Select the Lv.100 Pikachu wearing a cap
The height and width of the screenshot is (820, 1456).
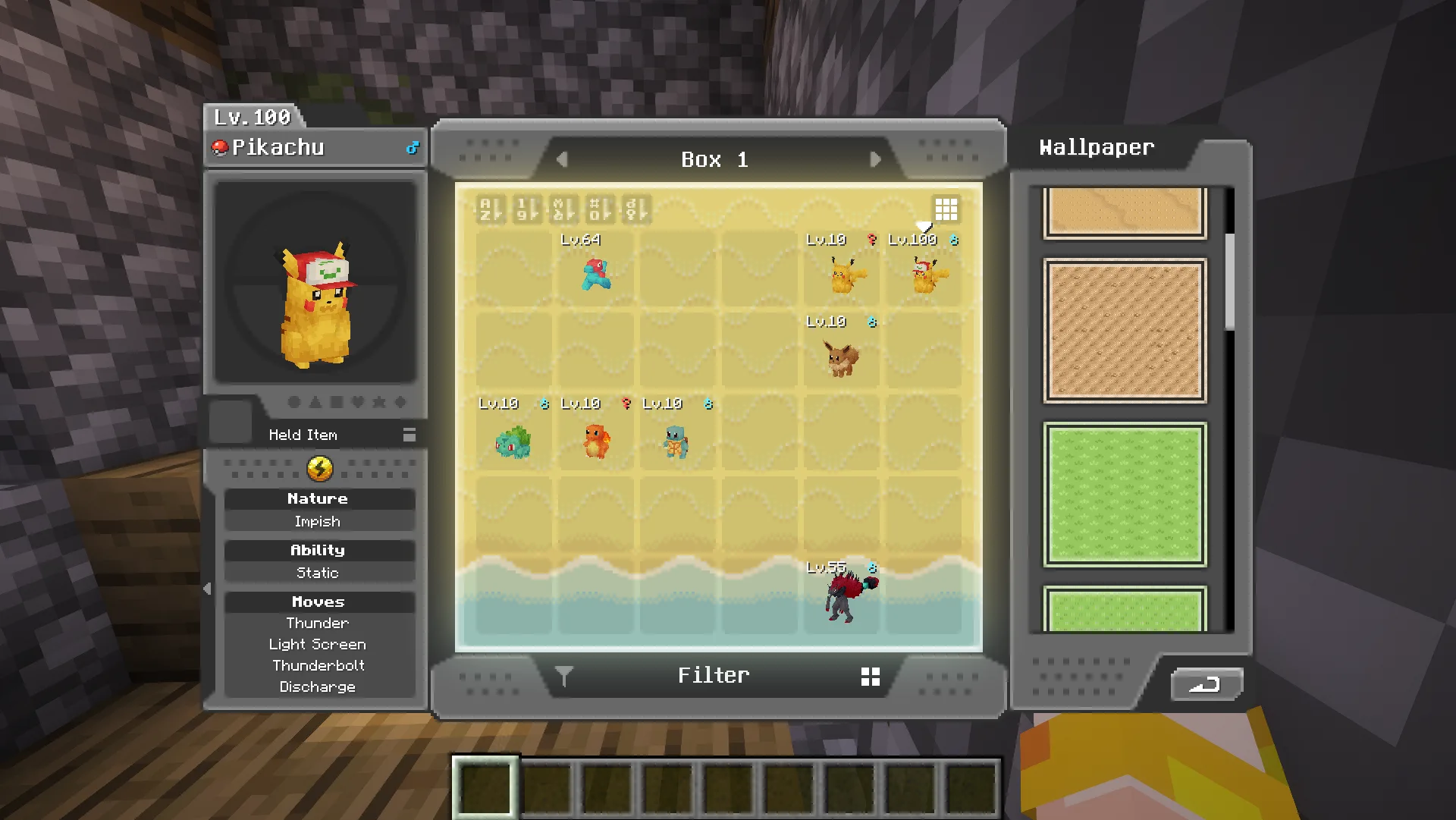point(927,275)
